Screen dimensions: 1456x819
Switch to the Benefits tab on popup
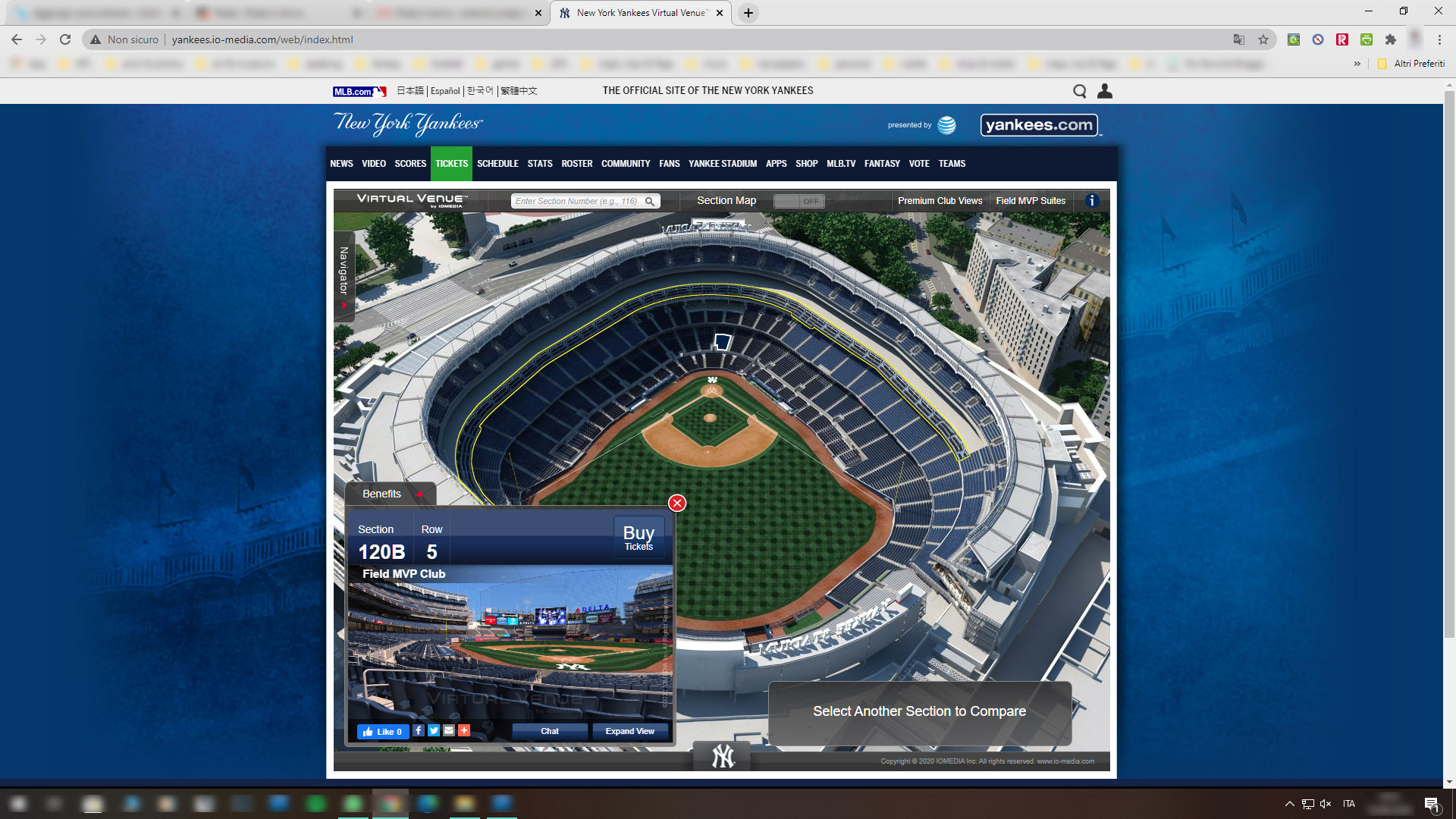point(381,494)
